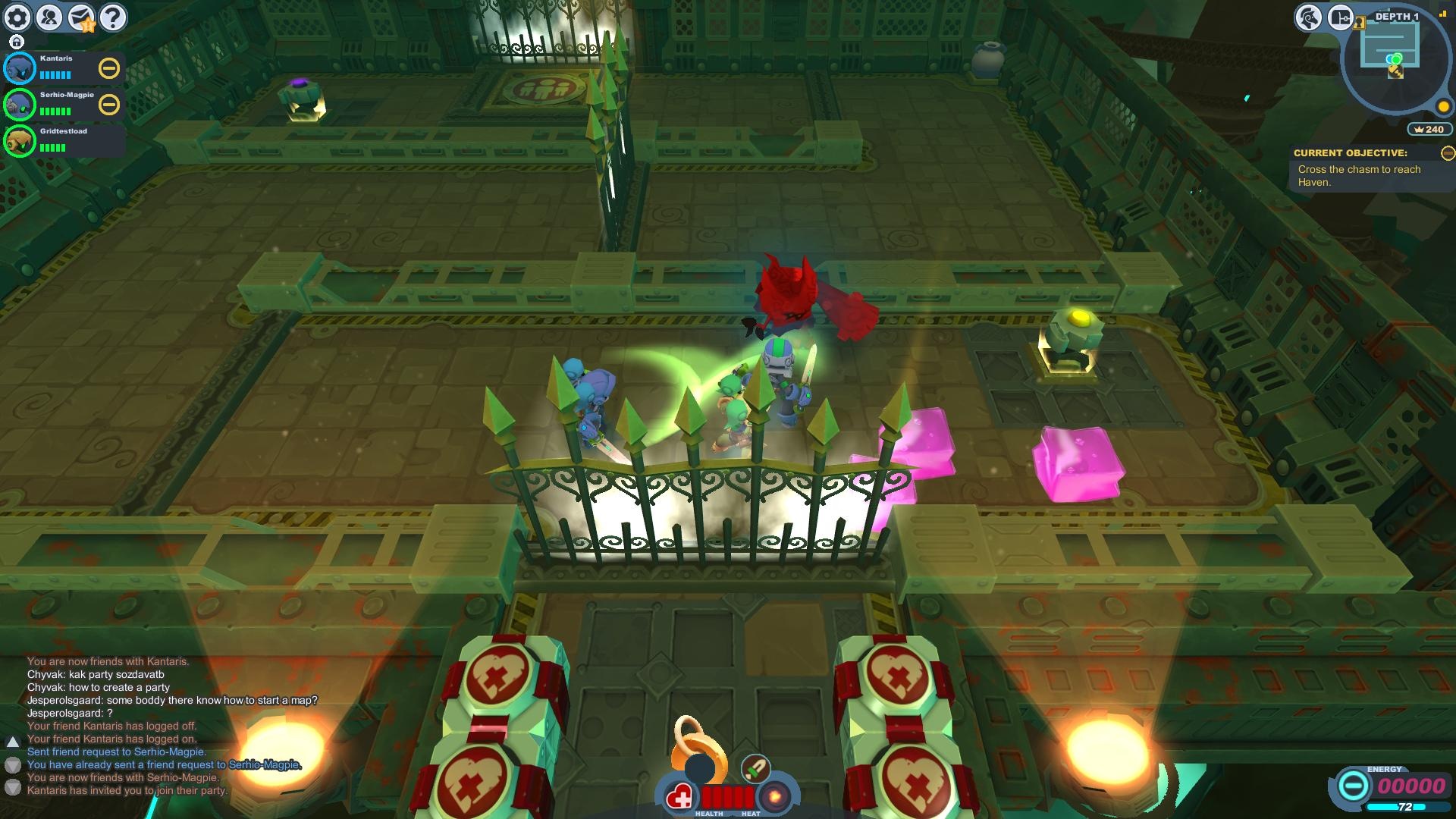Click Serhio-Magpie's name link in chat
The width and height of the screenshot is (1456, 819).
click(x=265, y=764)
